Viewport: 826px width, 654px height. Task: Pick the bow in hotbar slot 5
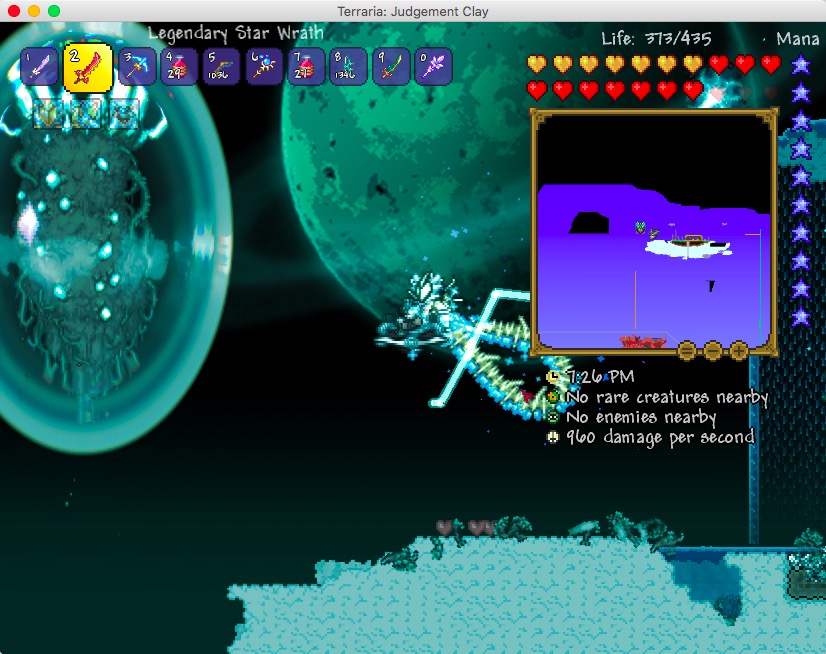click(220, 68)
